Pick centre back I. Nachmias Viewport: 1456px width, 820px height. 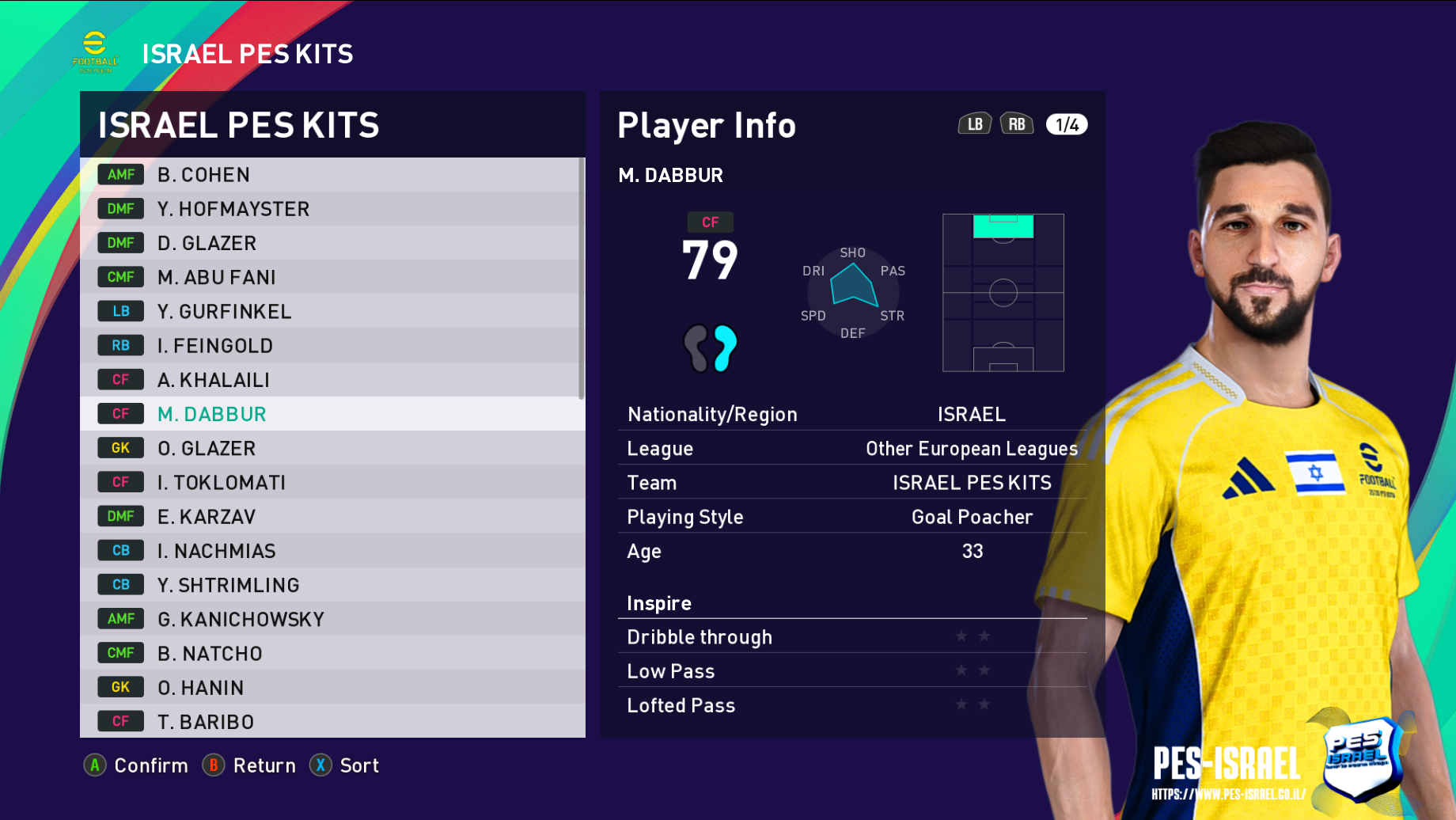(332, 551)
